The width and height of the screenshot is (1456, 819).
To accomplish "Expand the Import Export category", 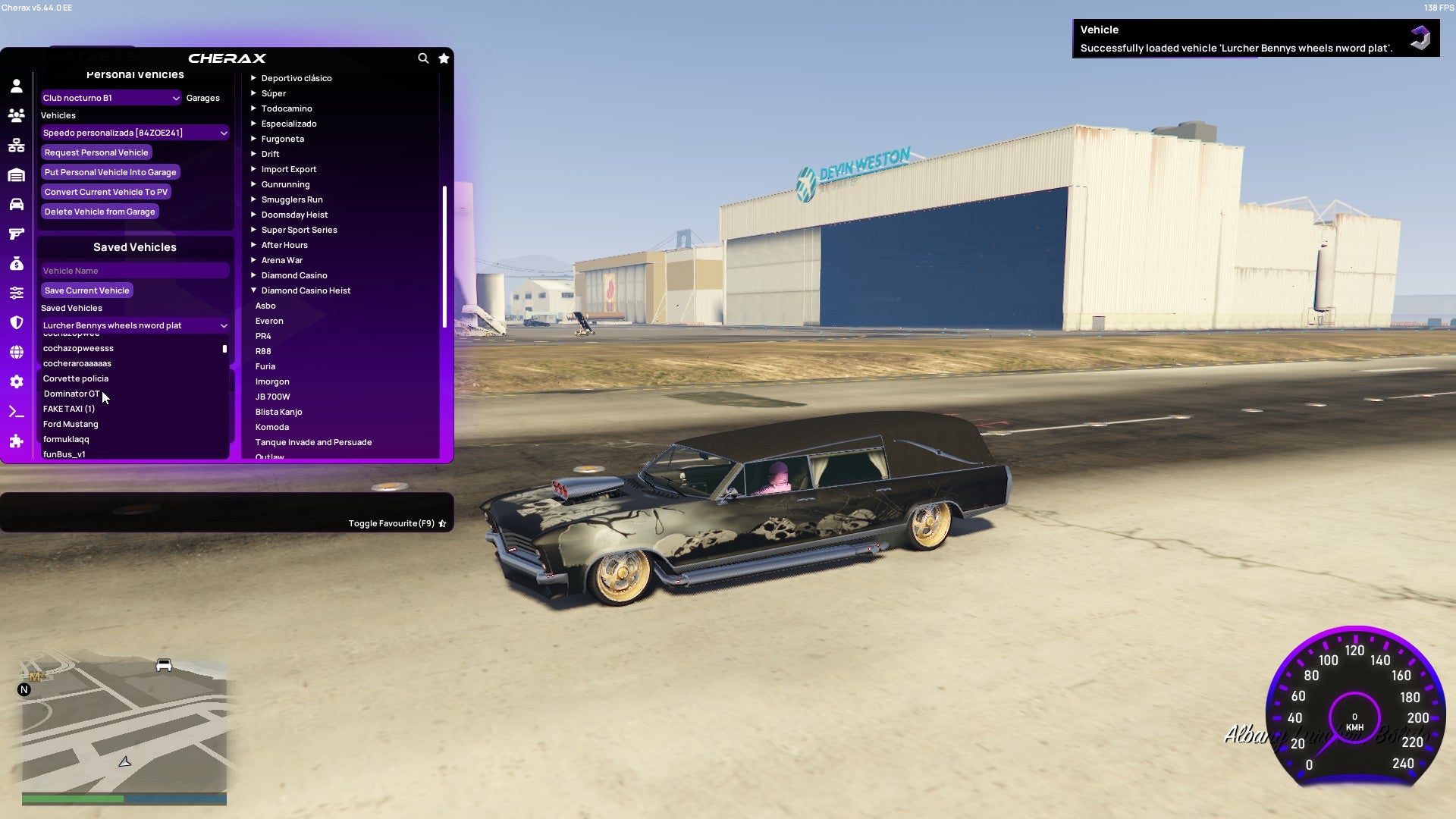I will pos(289,169).
